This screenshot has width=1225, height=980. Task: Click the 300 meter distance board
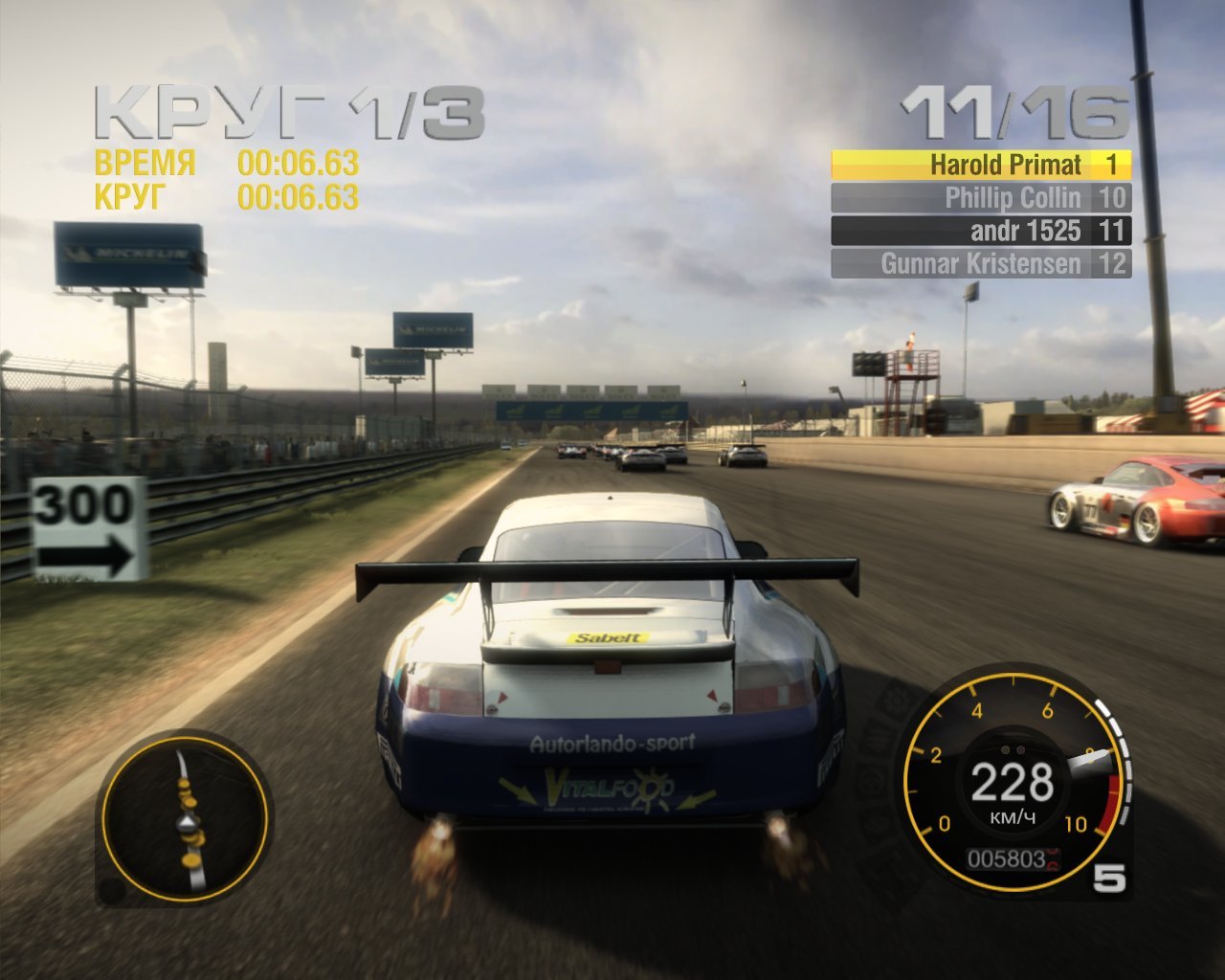coord(84,526)
